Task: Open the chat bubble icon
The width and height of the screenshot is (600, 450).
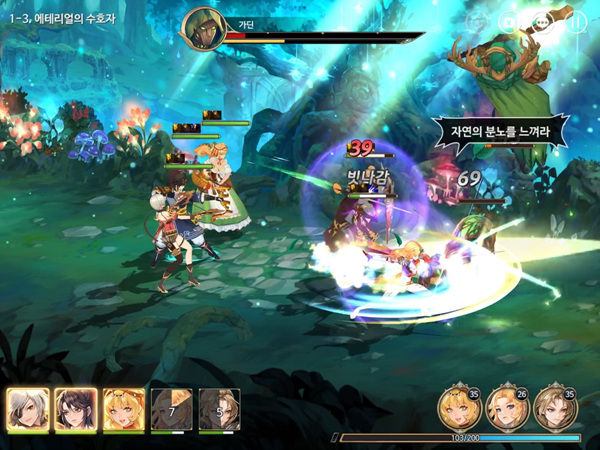Action: click(544, 21)
